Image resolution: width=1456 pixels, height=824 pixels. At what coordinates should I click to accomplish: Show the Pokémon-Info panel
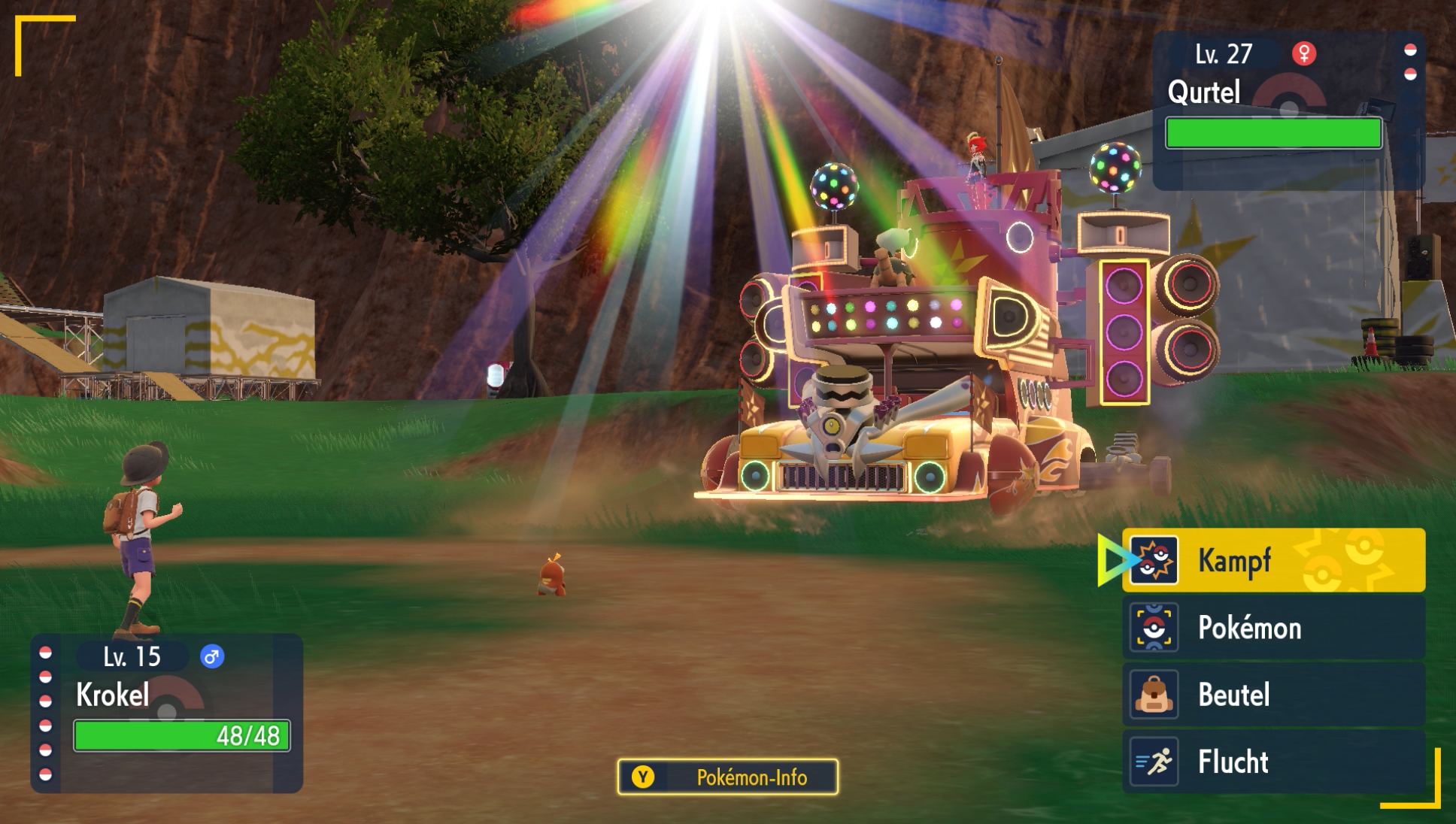(x=727, y=777)
